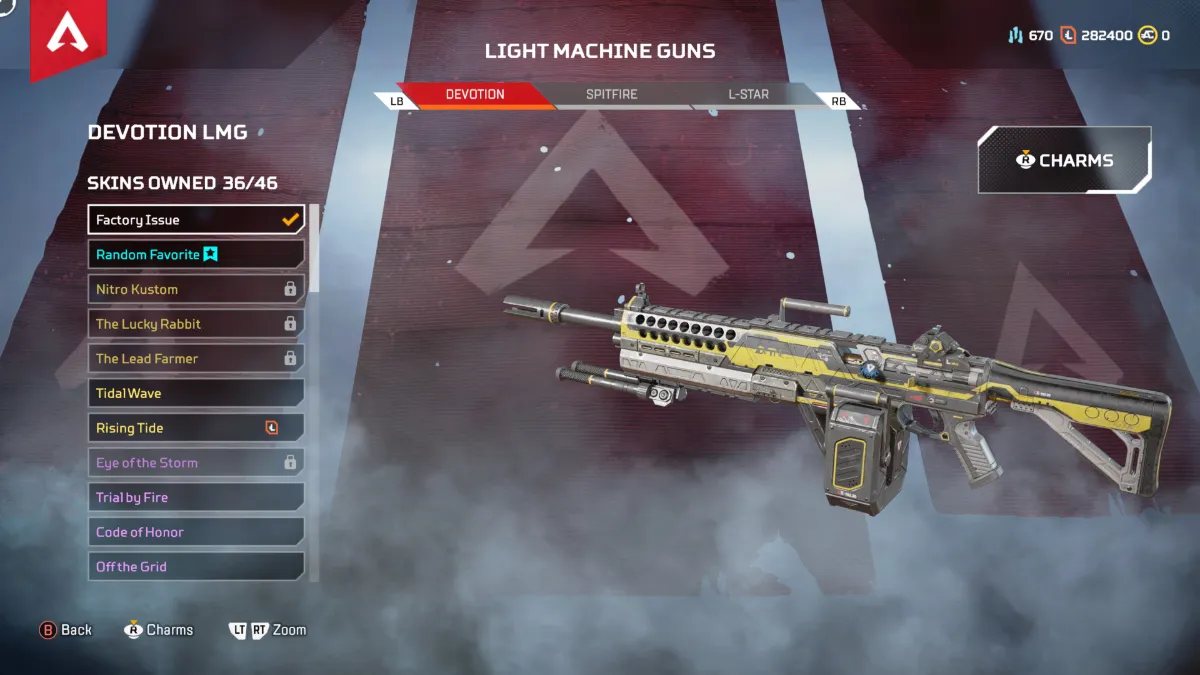
Task: Select the Off the Grid skin
Action: coord(196,567)
